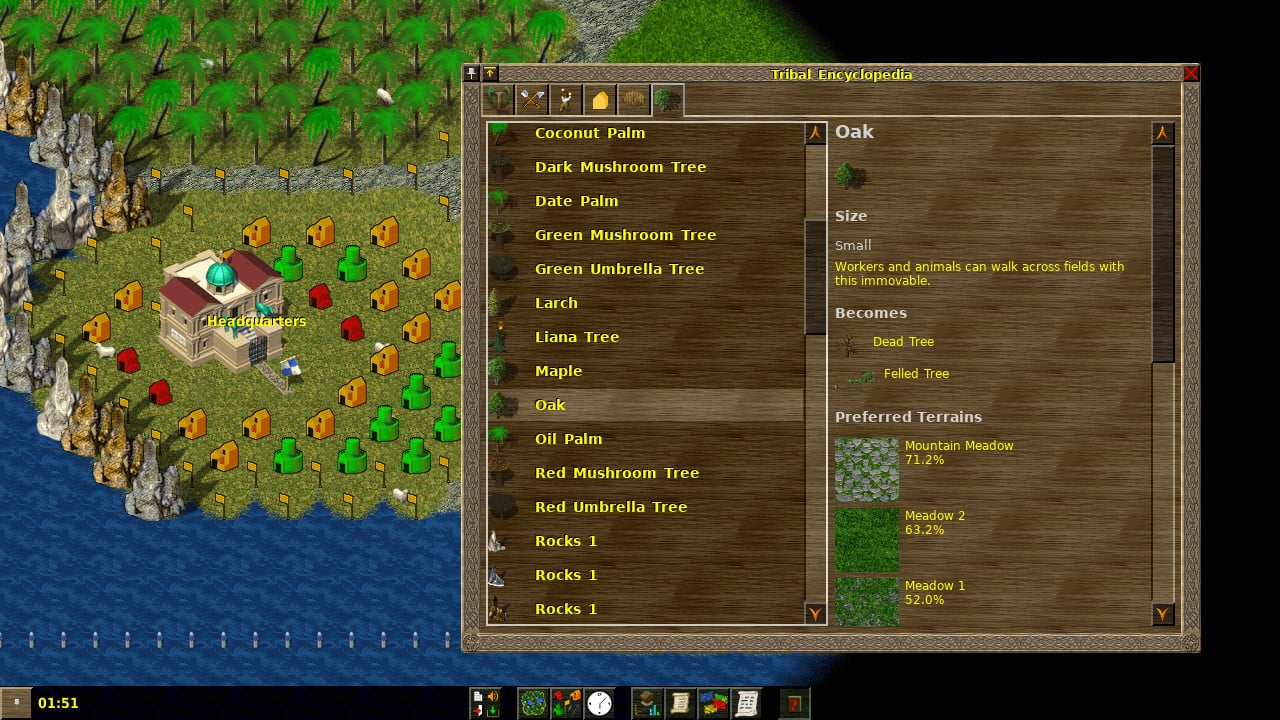Switch to the Workers tab

pos(564,98)
